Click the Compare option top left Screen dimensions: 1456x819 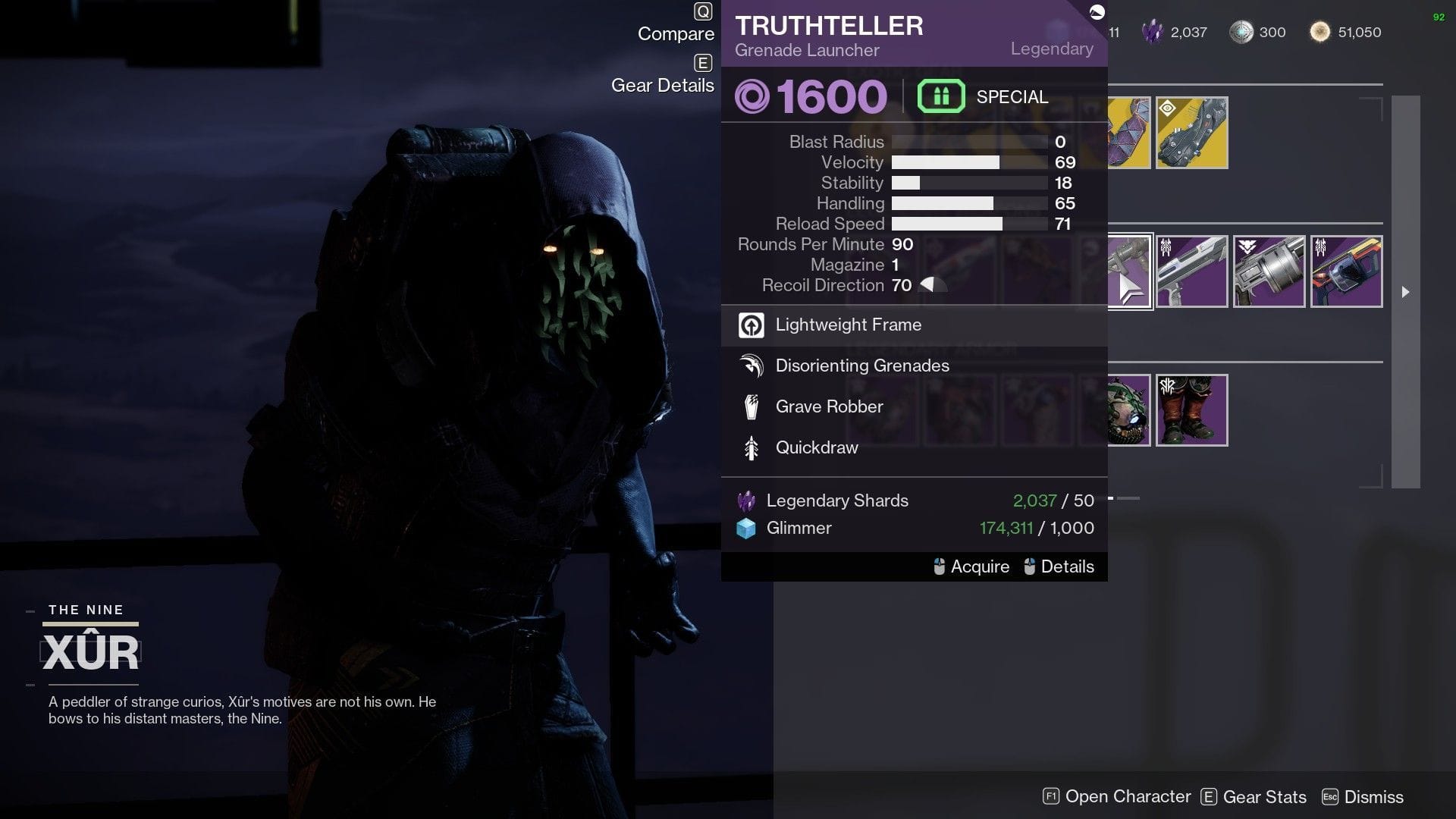[x=675, y=33]
